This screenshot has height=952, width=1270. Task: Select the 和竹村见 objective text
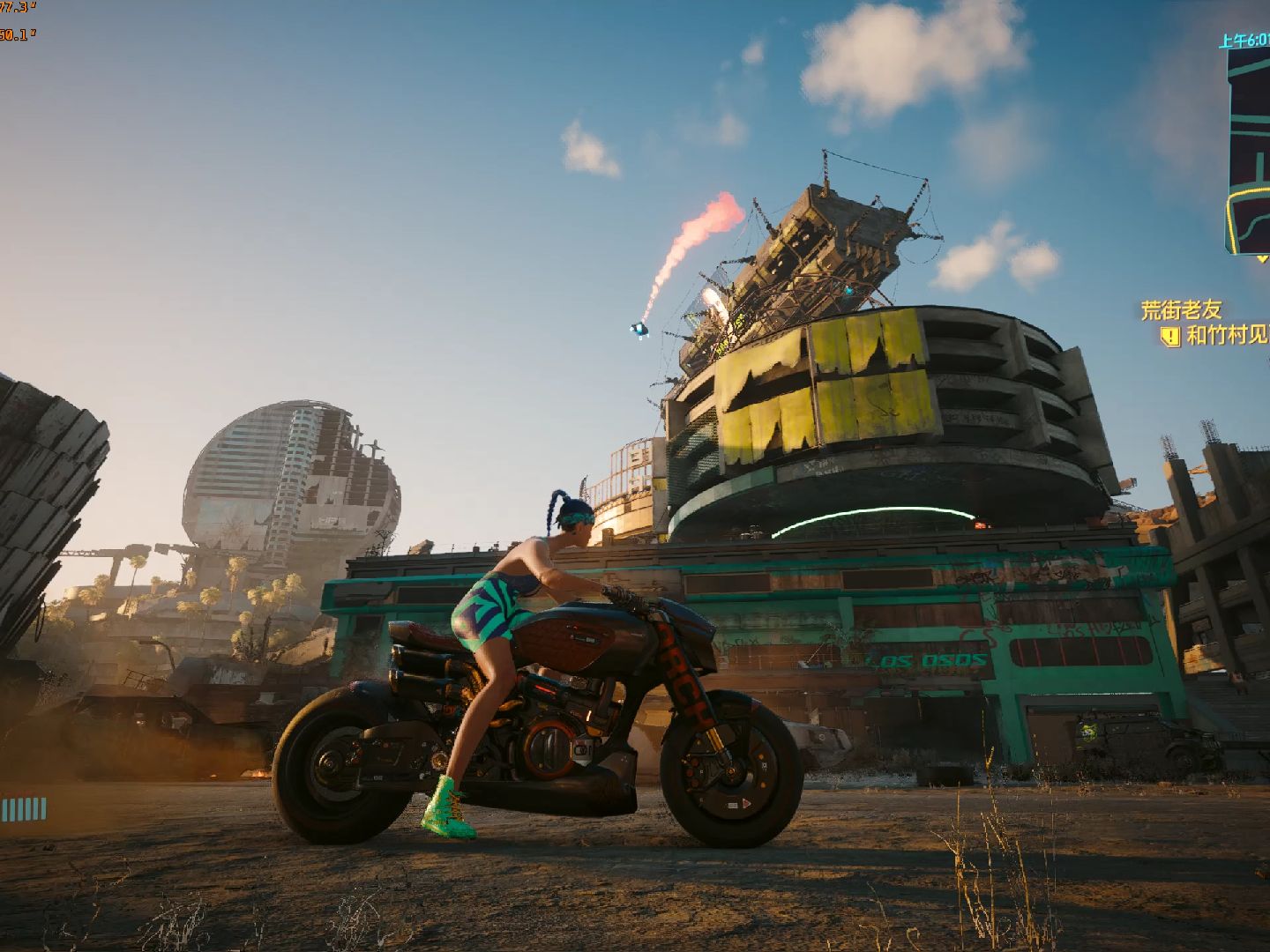click(x=1228, y=336)
